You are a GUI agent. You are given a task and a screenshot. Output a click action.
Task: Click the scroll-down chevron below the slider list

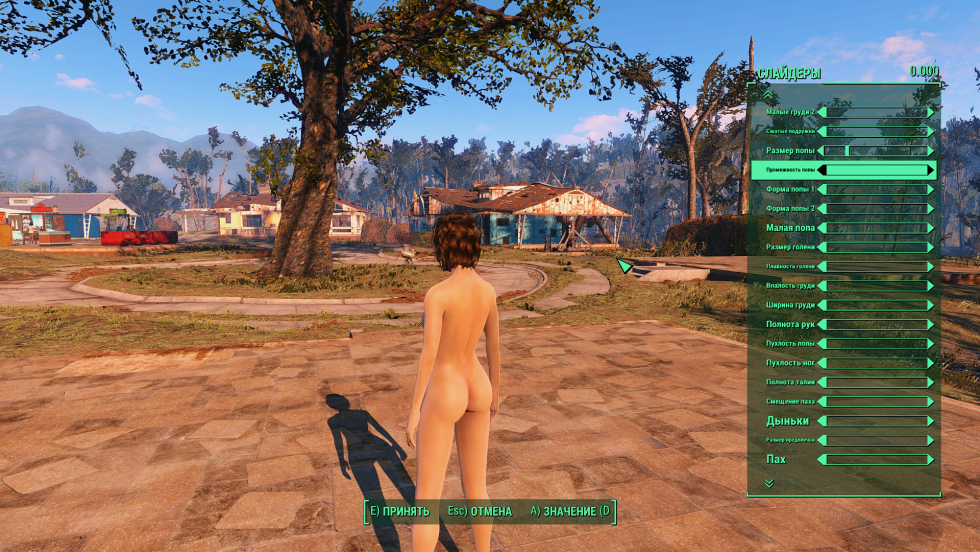point(768,483)
